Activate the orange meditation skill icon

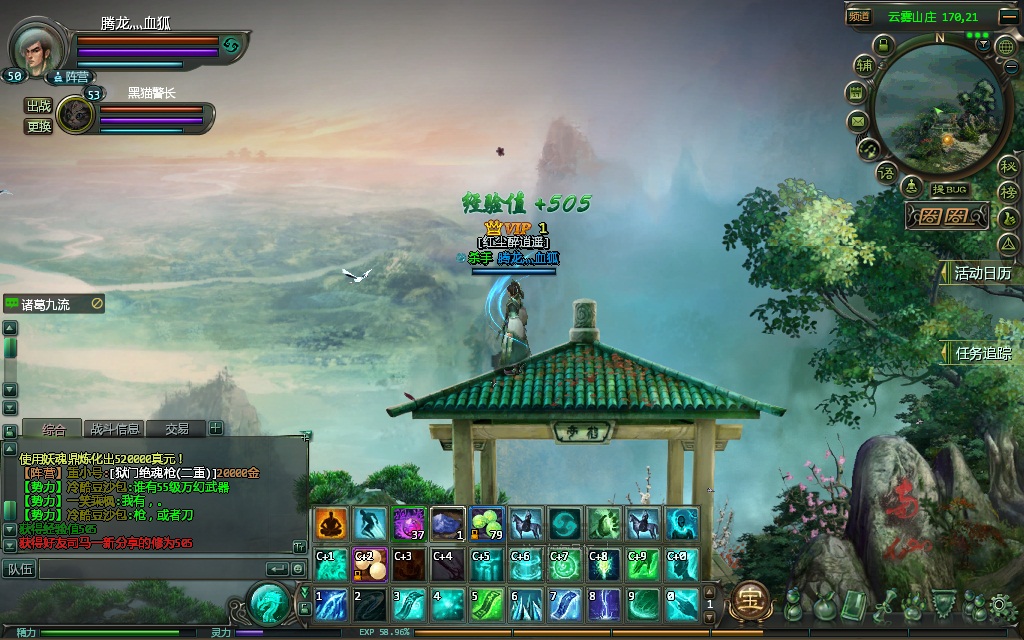pos(330,523)
